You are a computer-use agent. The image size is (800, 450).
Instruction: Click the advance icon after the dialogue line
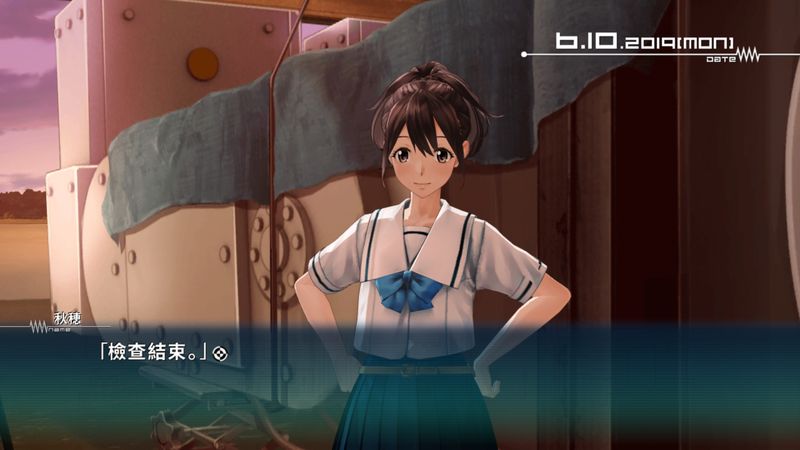point(227,353)
